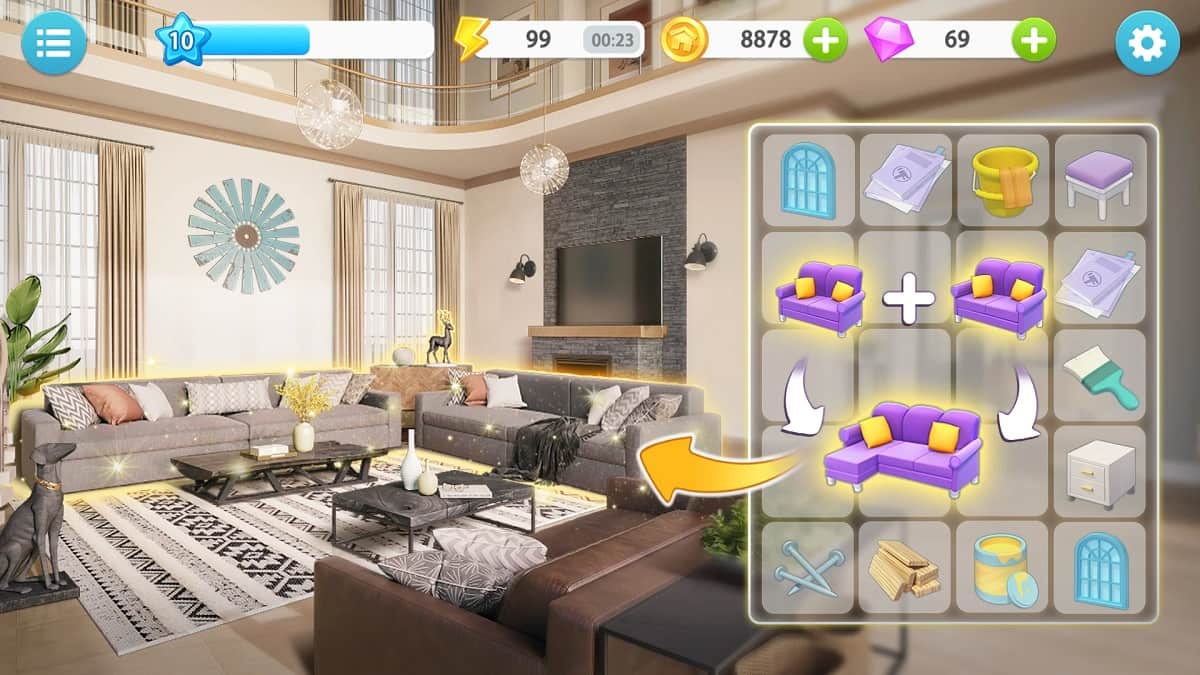Open the hamburger list menu
This screenshot has height=675, width=1200.
coord(53,42)
